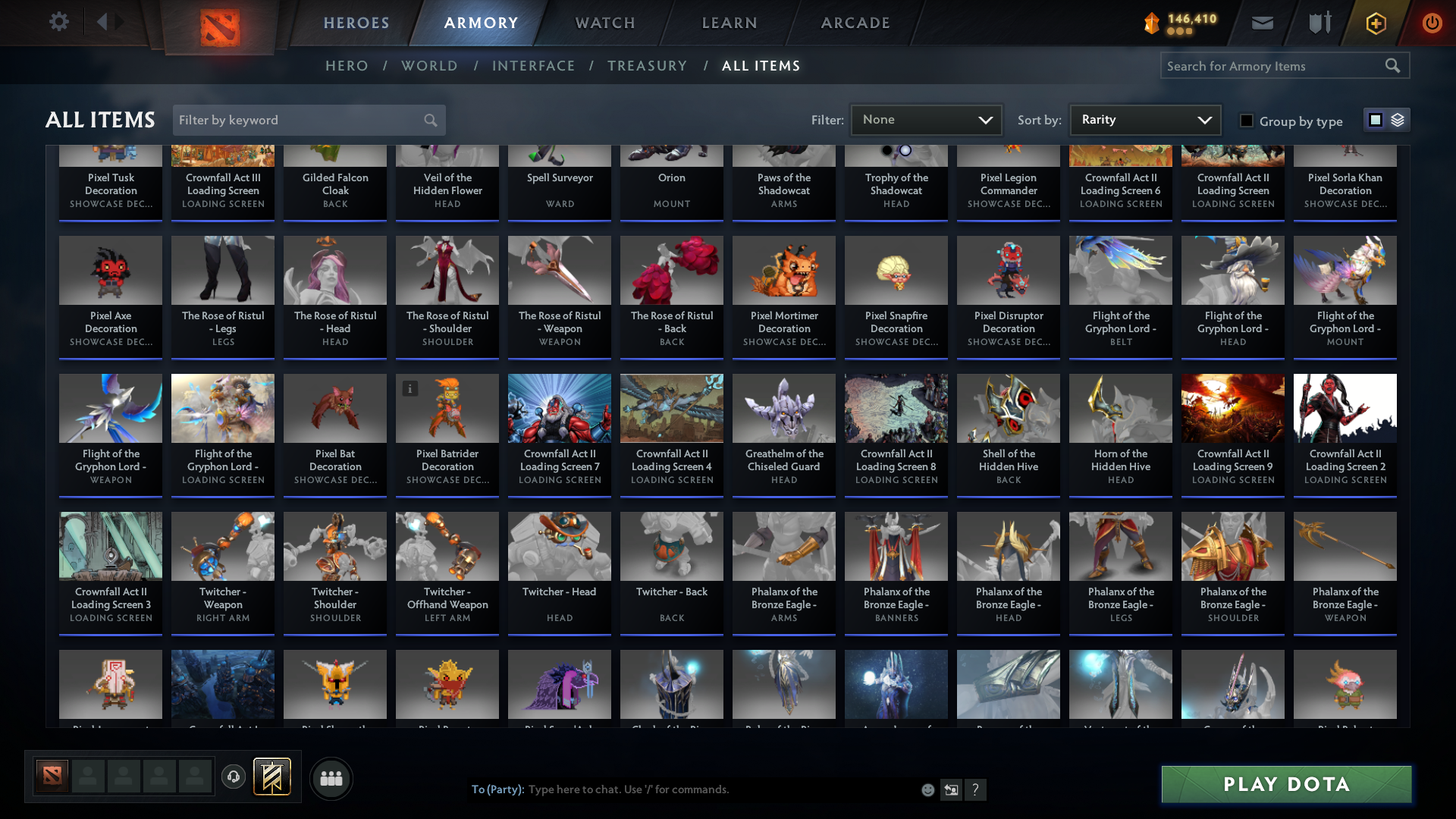Click the shield and sword battle icon
The image size is (1456, 819).
[x=1319, y=23]
